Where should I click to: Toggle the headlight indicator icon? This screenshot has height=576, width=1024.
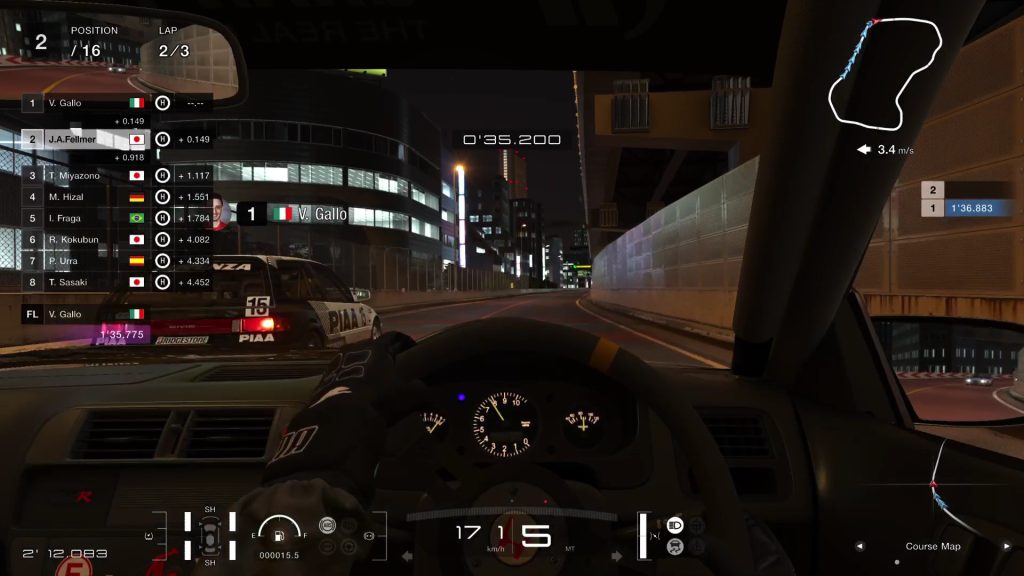[x=675, y=525]
